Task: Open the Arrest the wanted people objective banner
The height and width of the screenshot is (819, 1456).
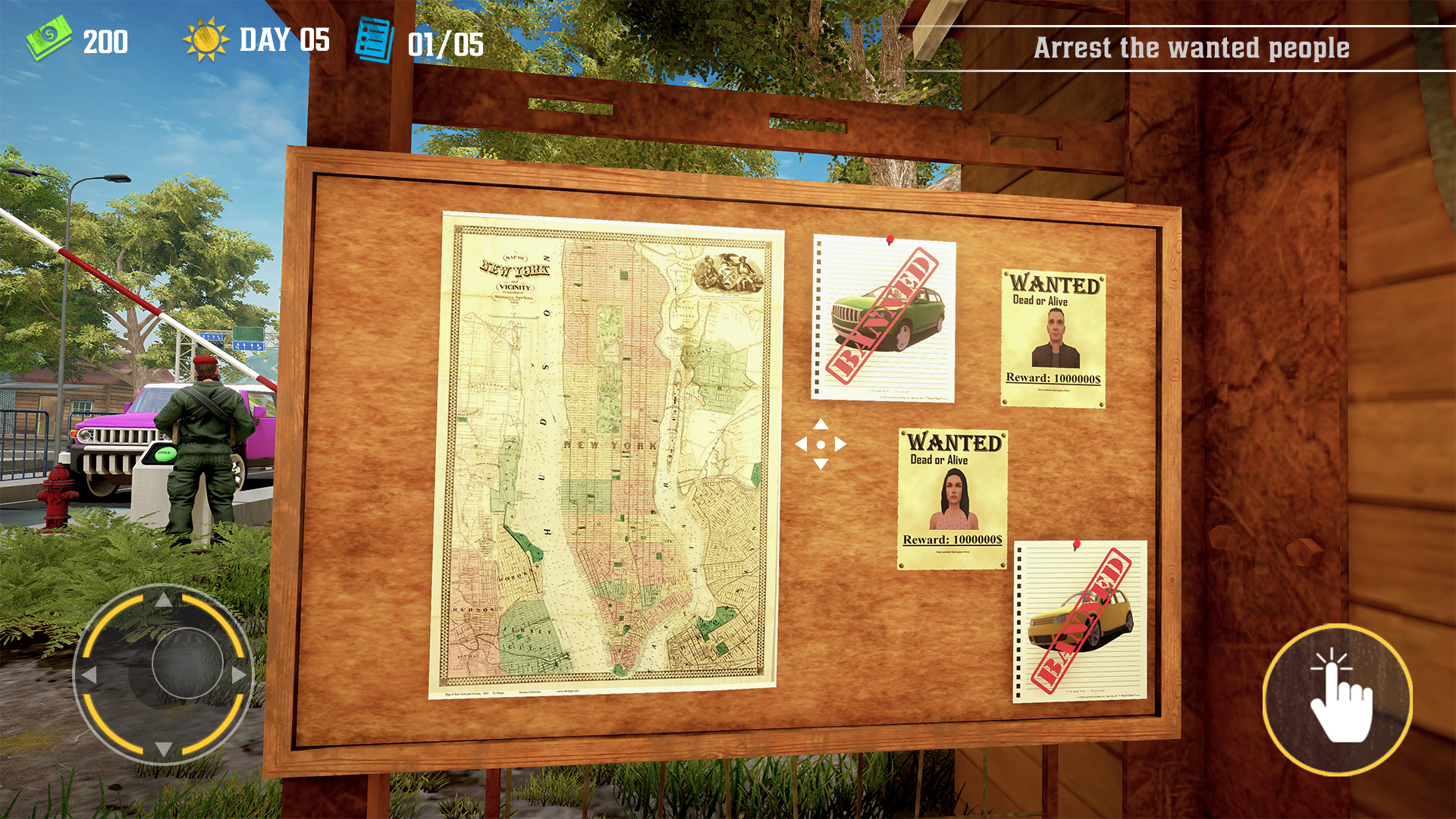Action: pos(1191,48)
